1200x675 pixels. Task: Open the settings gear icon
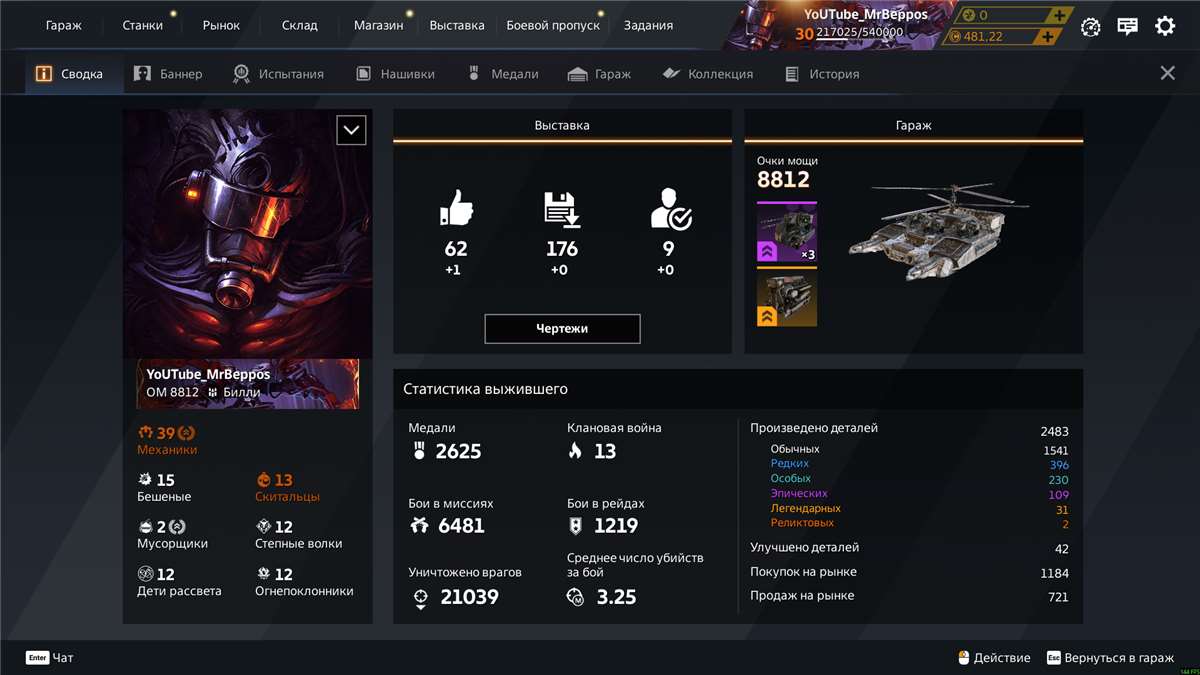point(1165,27)
